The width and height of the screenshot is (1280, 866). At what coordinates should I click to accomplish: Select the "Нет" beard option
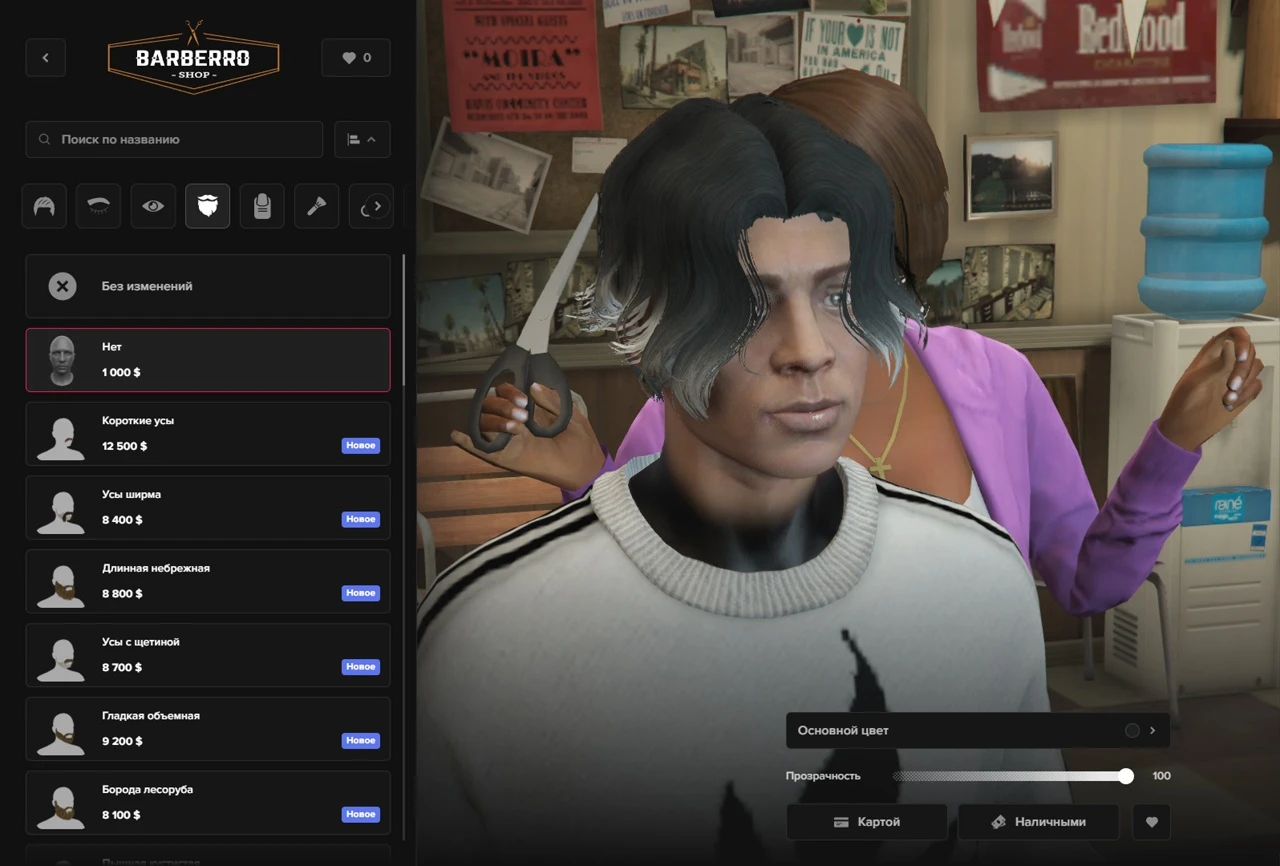(208, 360)
